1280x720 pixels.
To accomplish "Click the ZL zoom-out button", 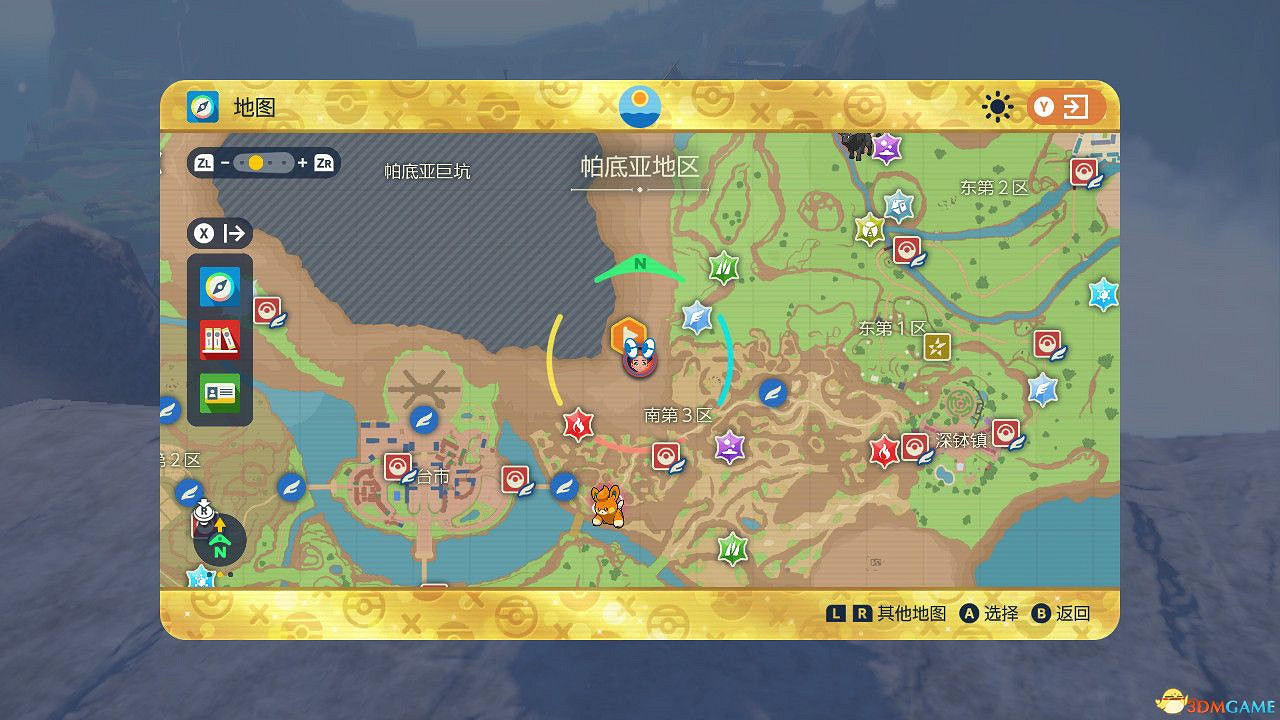I will coord(206,162).
